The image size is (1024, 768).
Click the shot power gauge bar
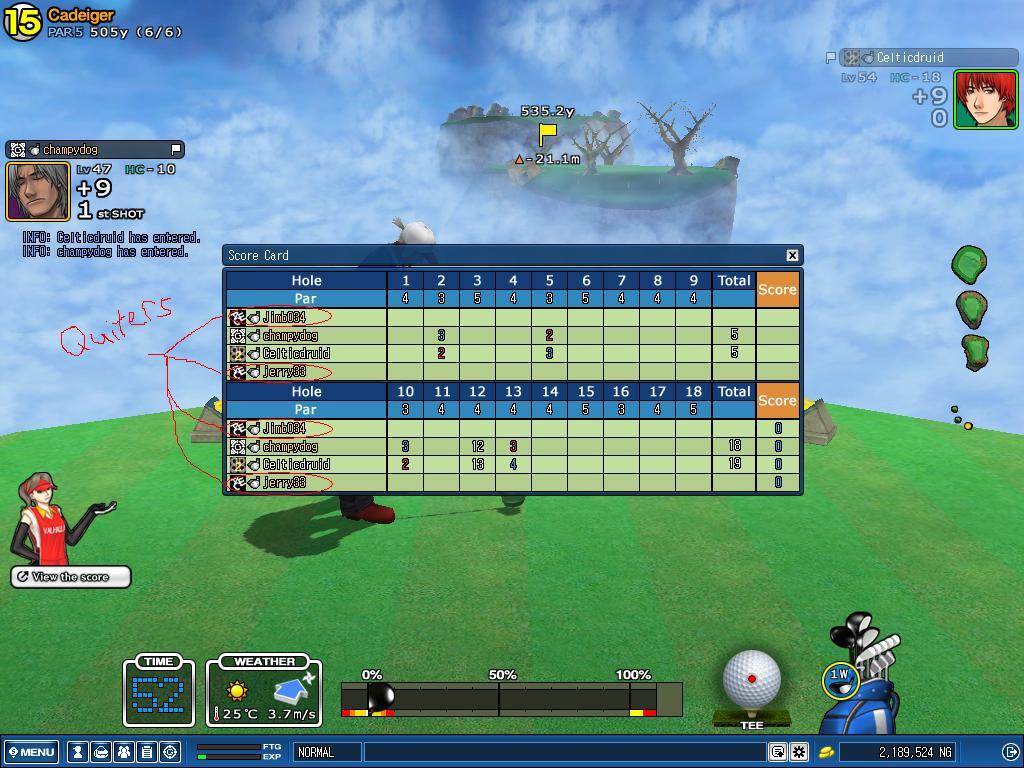(511, 698)
